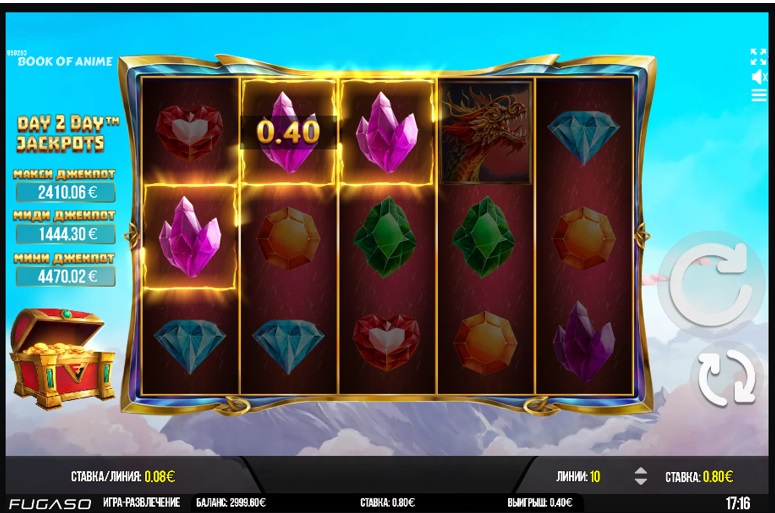Decrease the bet with the down arrow

coord(640,482)
